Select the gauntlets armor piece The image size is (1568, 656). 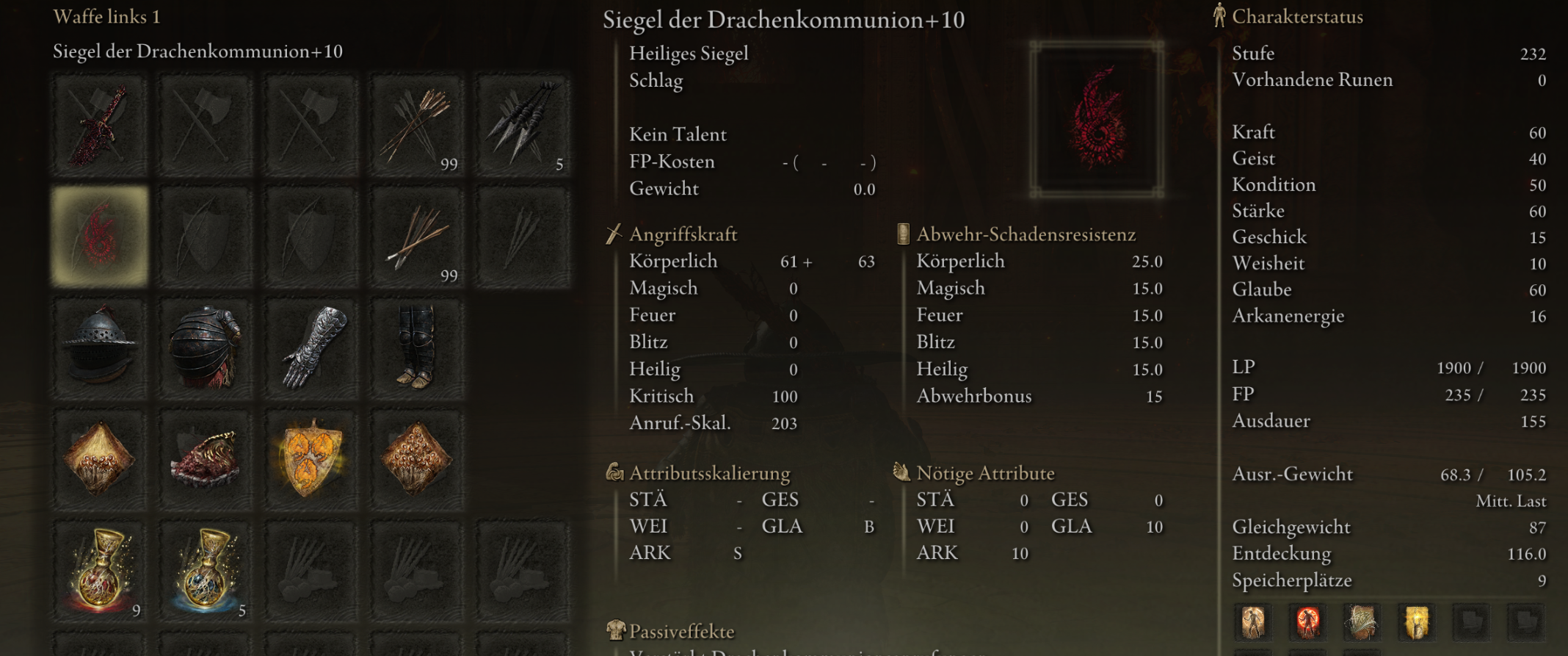click(x=311, y=345)
